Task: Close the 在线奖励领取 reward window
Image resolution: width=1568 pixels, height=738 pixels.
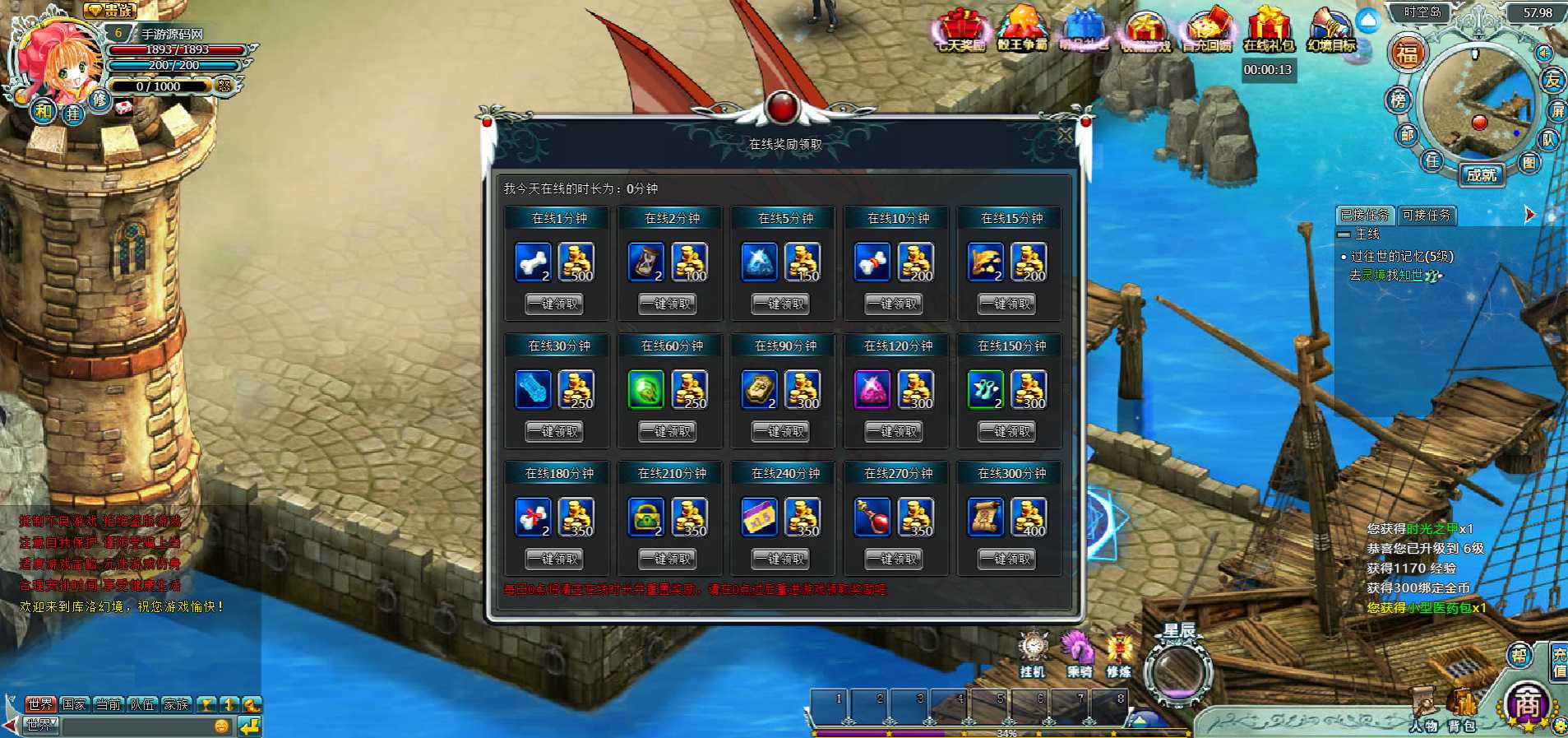Action: pos(1065,135)
